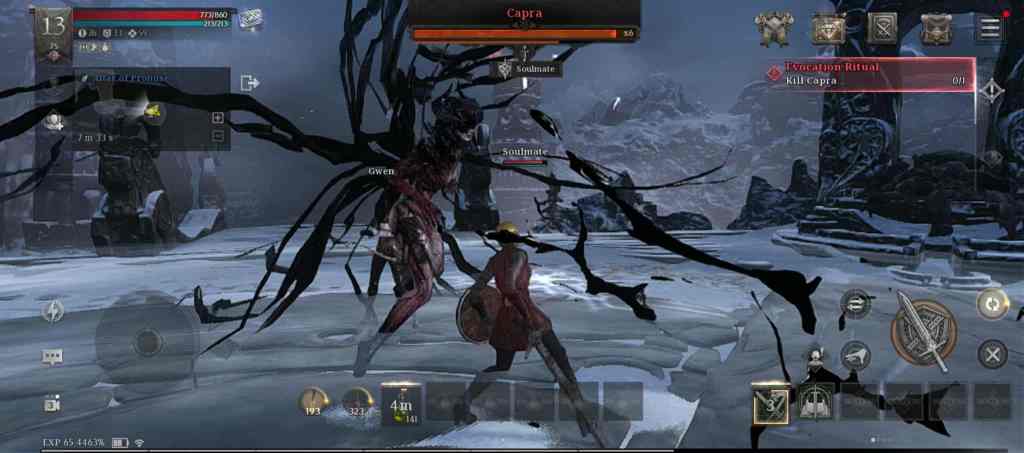Tap the lightning bolt icon
The height and width of the screenshot is (453, 1024).
coord(53,311)
